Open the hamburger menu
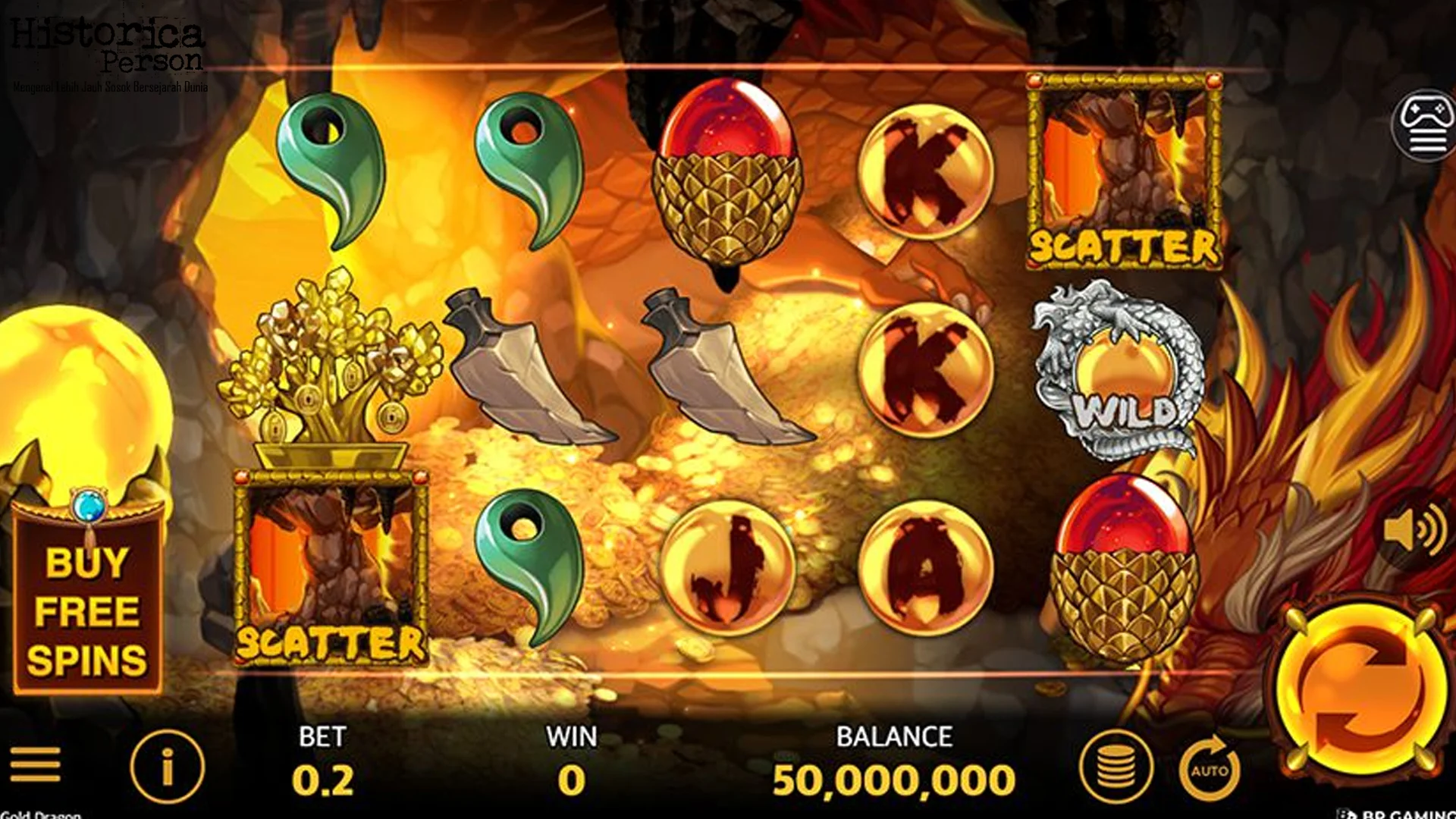The width and height of the screenshot is (1456, 819). [x=35, y=764]
